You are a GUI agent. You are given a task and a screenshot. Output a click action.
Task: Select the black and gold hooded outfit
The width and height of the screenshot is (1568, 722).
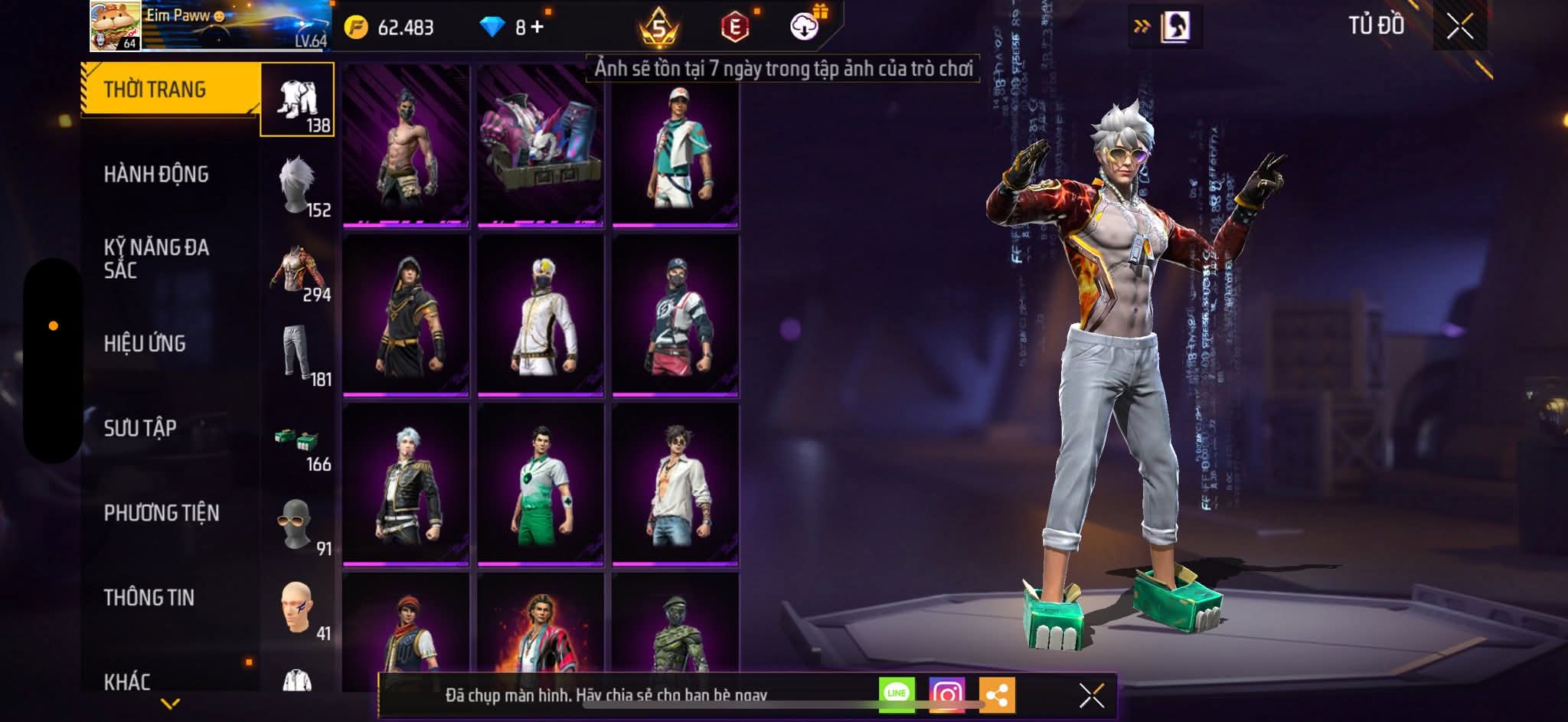(406, 315)
